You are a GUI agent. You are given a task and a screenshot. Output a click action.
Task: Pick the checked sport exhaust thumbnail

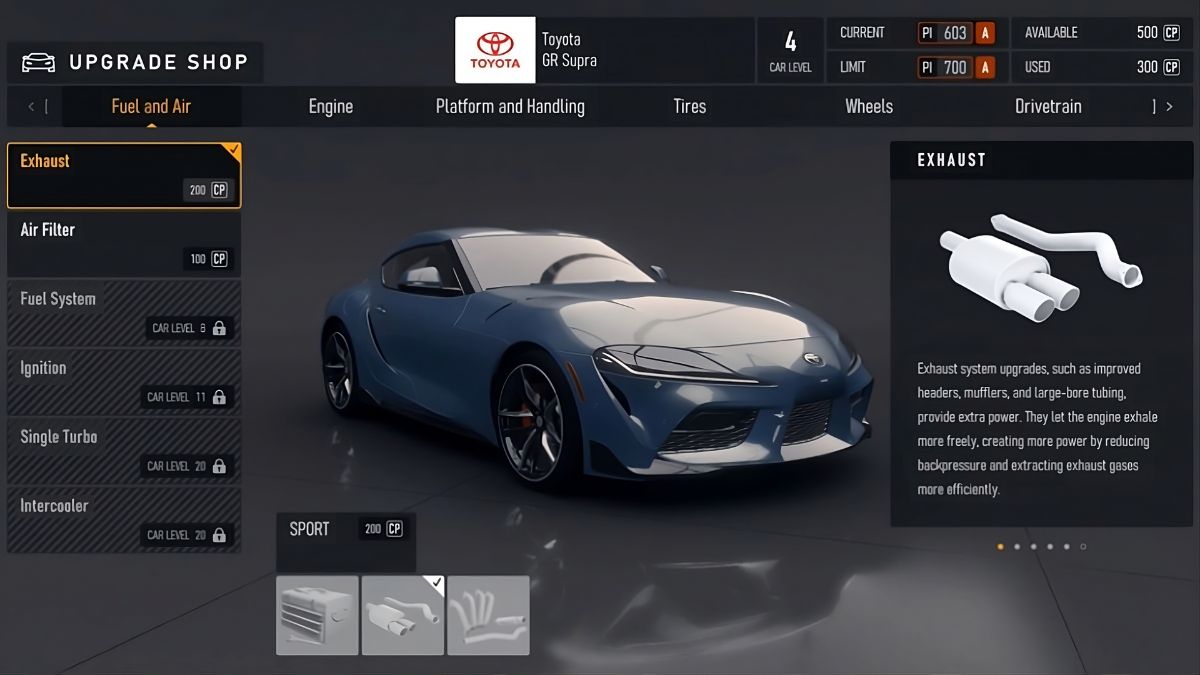[x=403, y=615]
